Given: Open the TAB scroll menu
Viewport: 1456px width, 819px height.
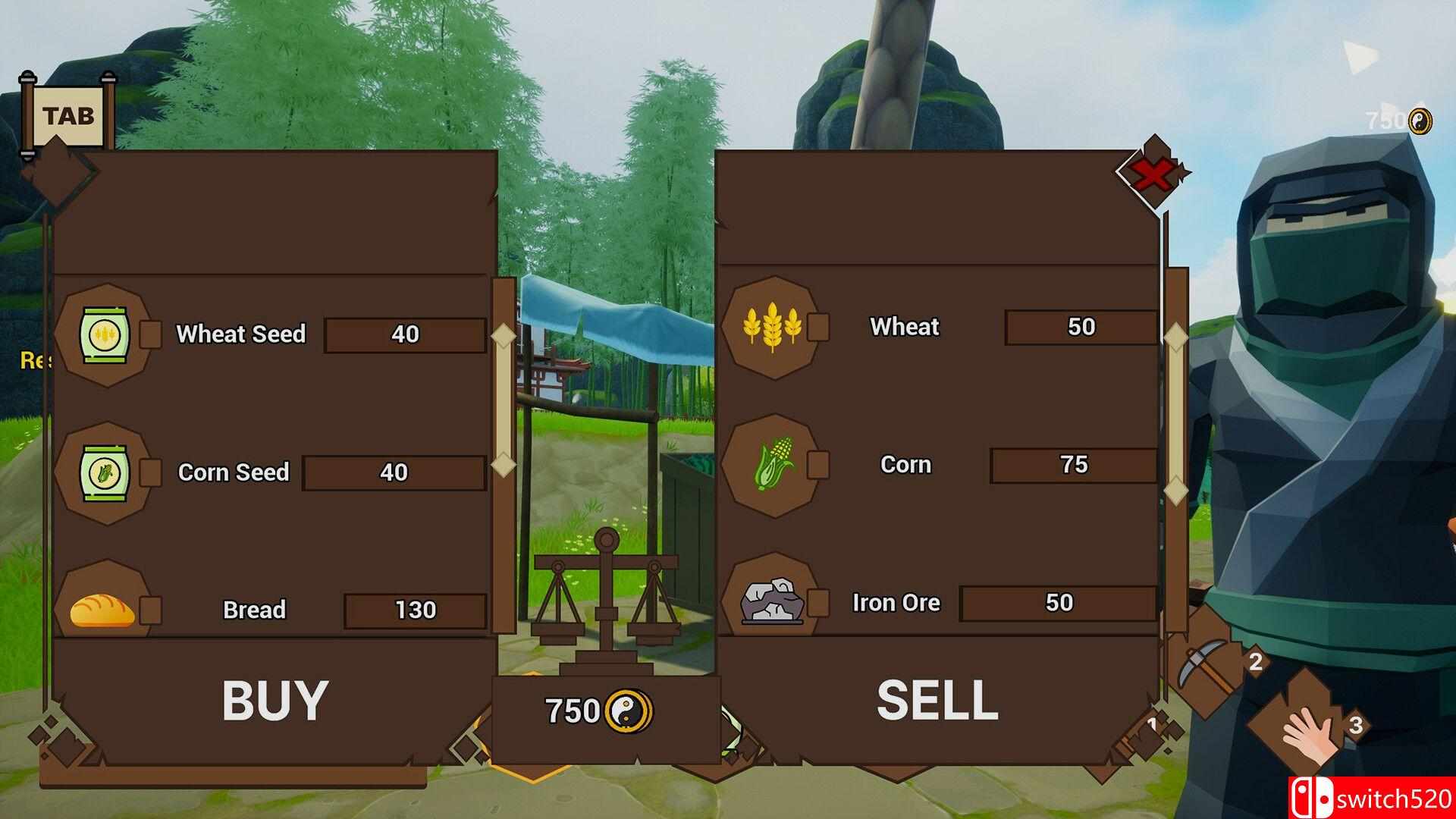Looking at the screenshot, I should (69, 116).
